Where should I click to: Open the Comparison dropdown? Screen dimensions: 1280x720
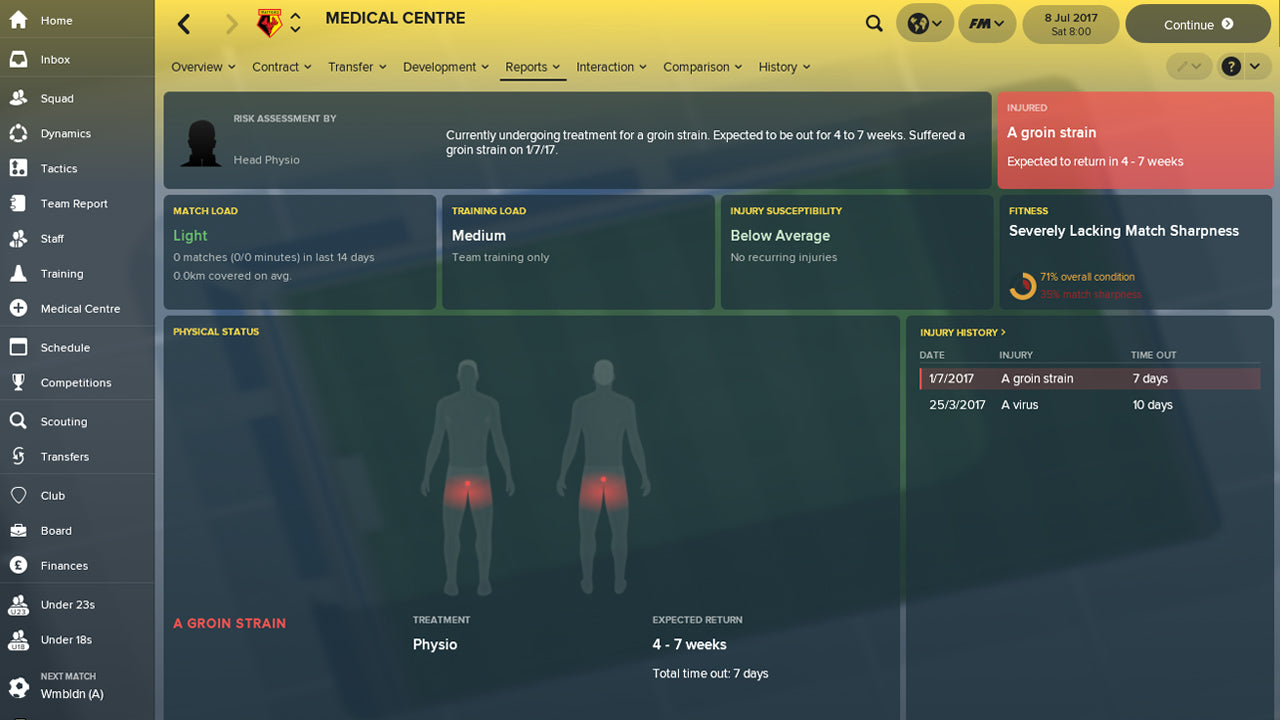[x=702, y=67]
